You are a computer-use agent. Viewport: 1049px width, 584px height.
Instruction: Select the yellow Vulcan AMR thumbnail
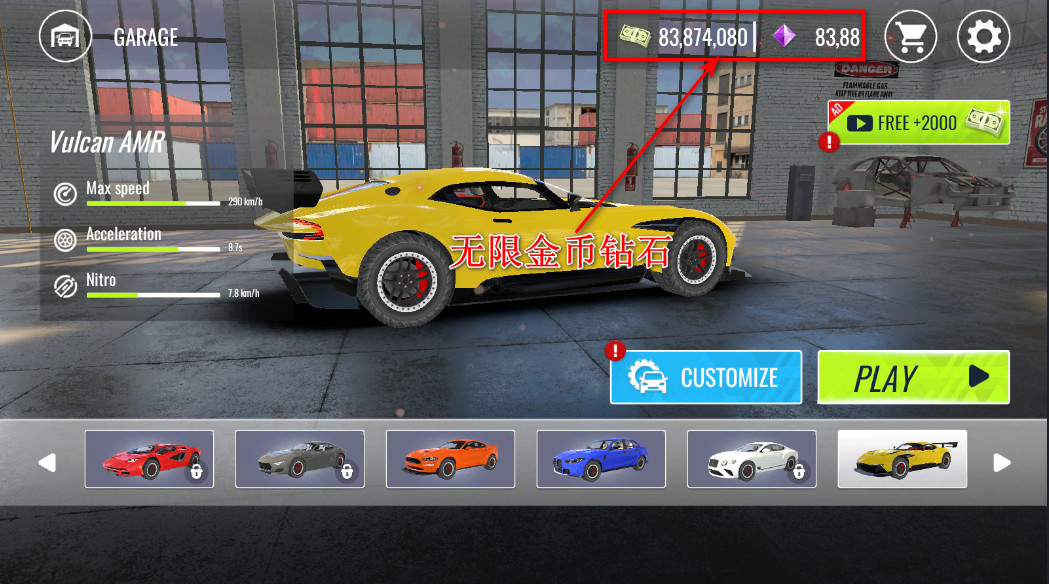point(902,459)
